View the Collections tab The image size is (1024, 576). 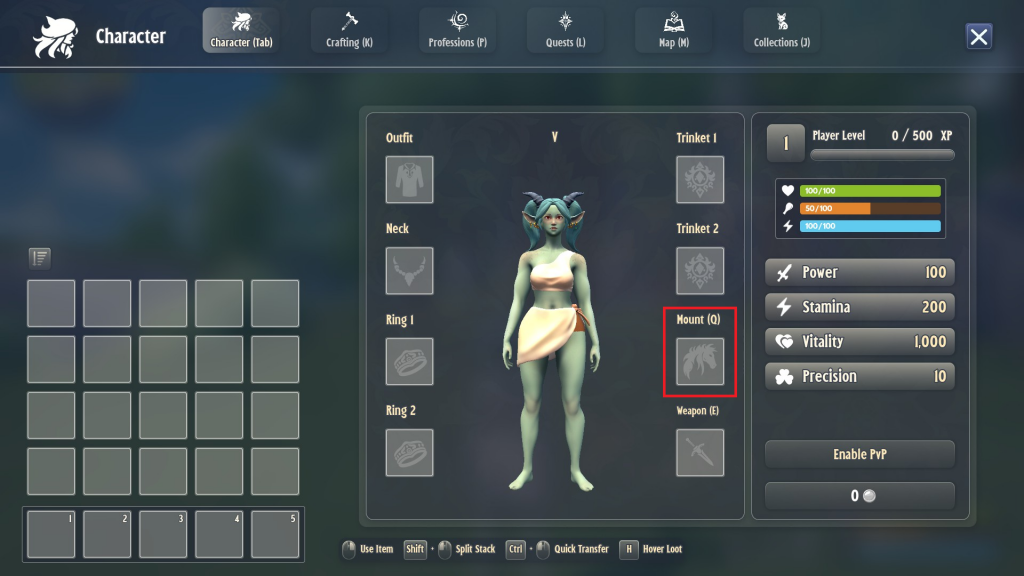tap(781, 30)
